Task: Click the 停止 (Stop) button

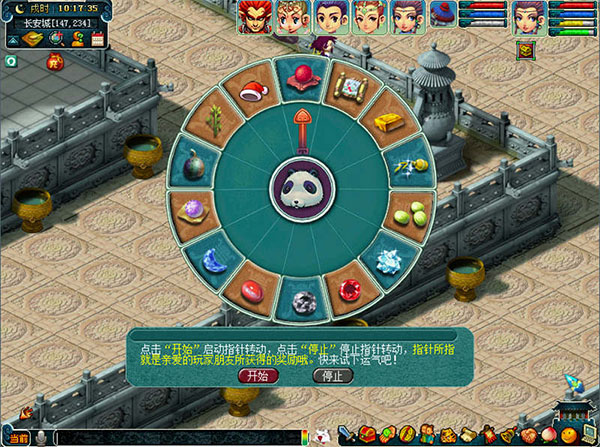Action: tap(333, 376)
